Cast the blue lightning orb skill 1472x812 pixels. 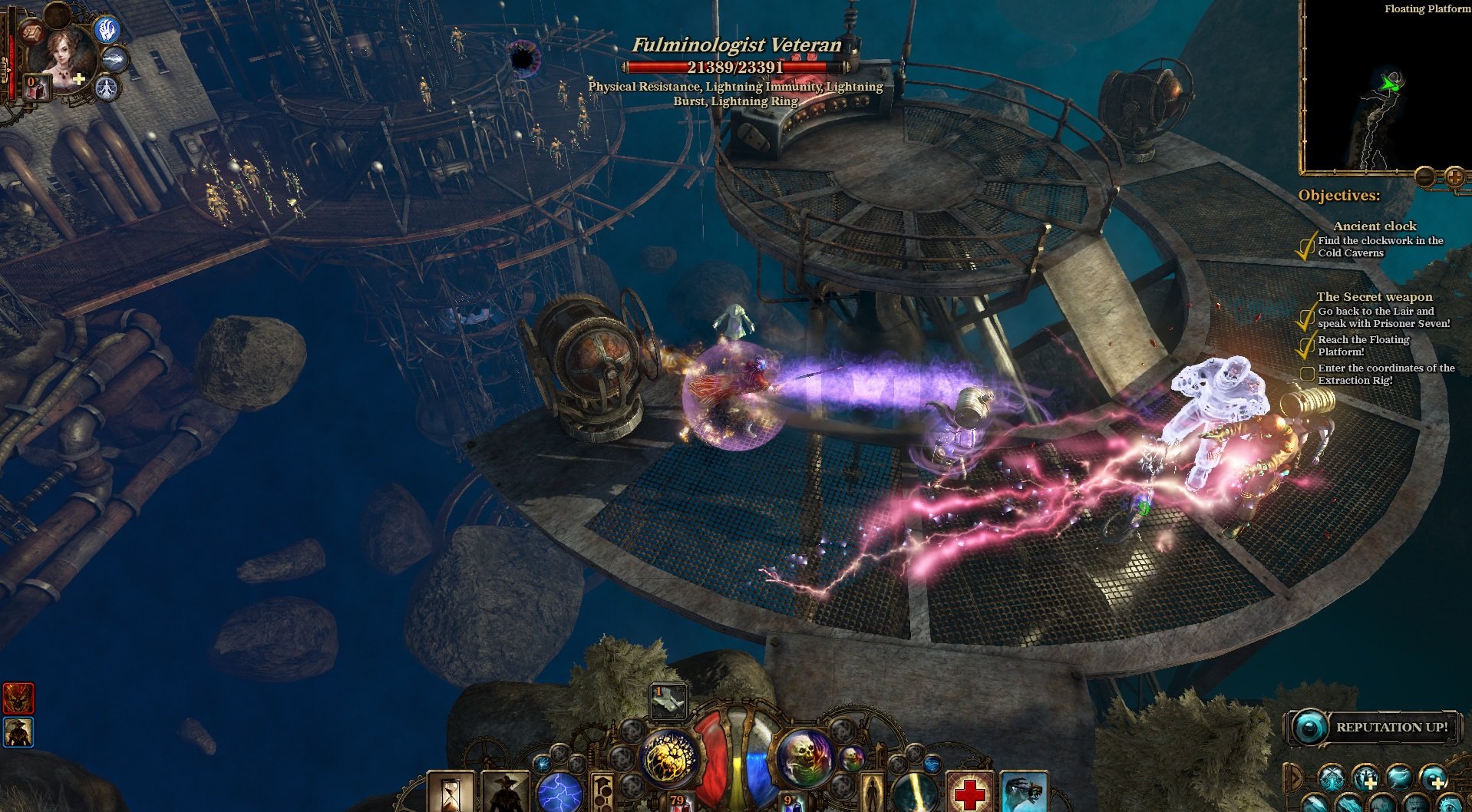pos(559,794)
